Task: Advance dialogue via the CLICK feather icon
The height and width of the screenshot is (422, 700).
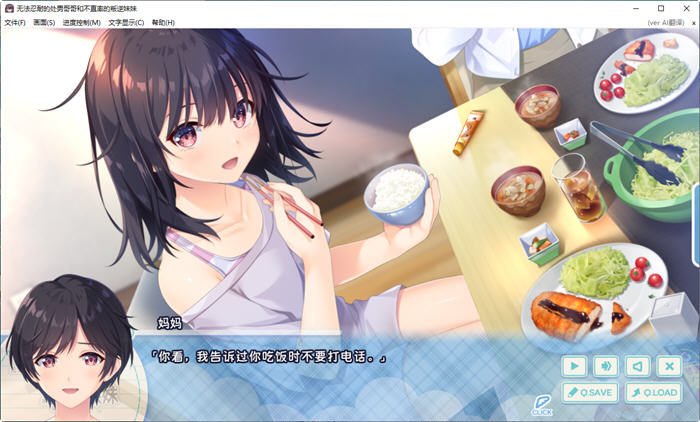Action: [542, 403]
